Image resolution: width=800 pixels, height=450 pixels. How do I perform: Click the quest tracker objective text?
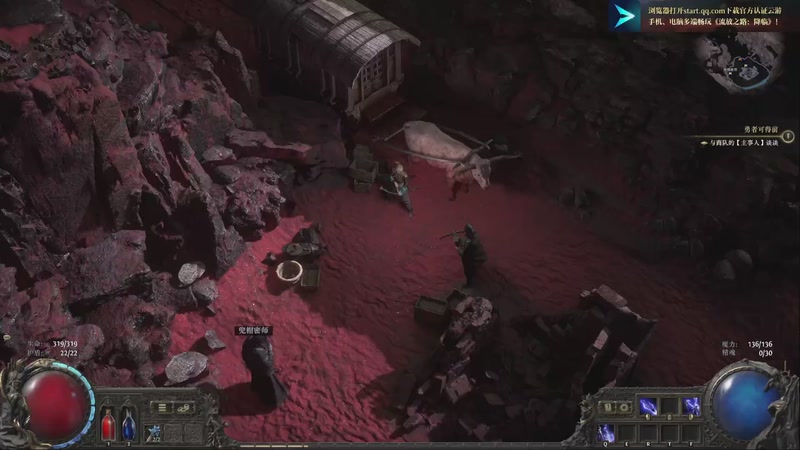pos(739,144)
